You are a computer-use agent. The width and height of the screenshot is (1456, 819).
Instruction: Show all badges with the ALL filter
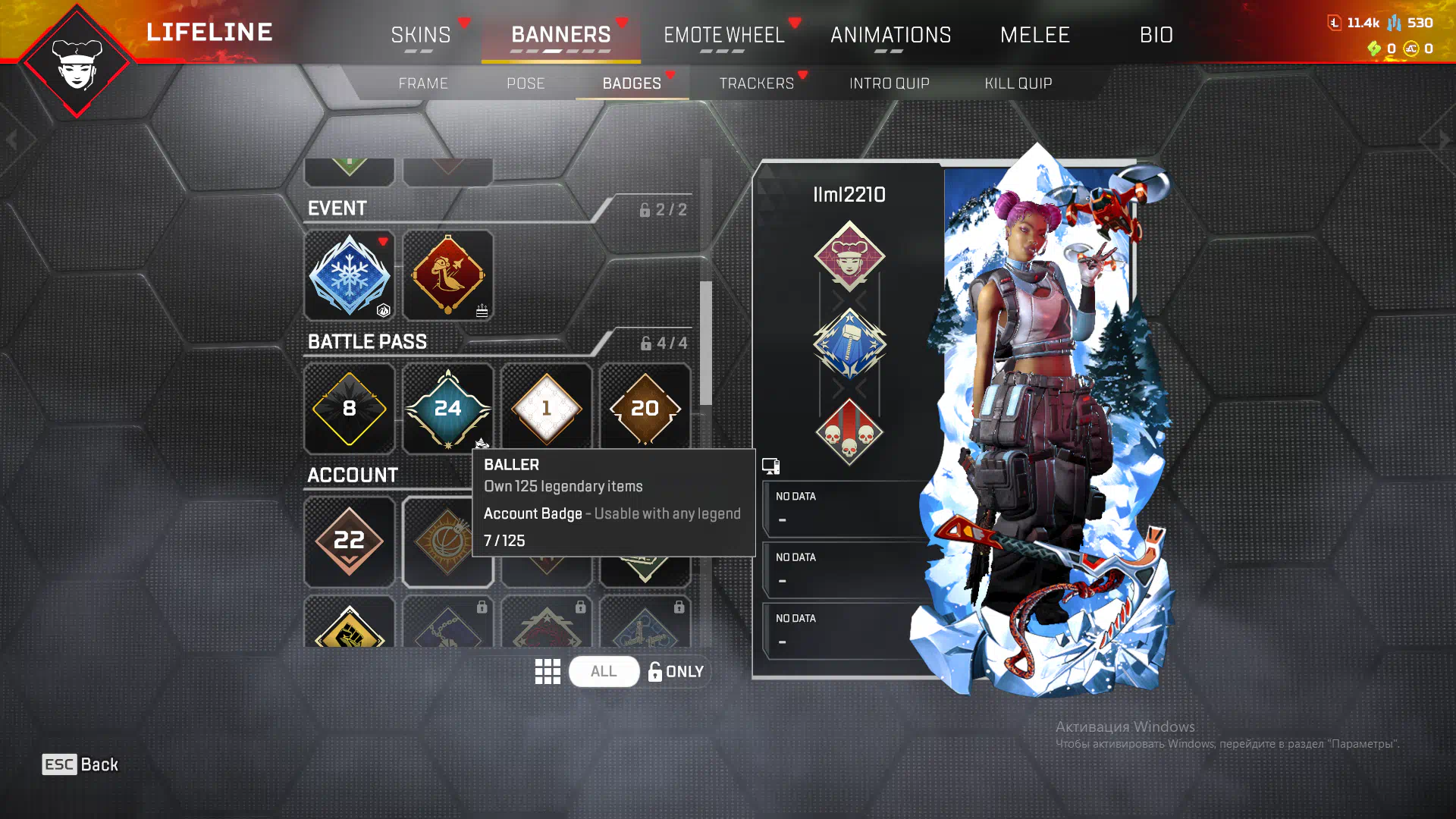coord(604,672)
